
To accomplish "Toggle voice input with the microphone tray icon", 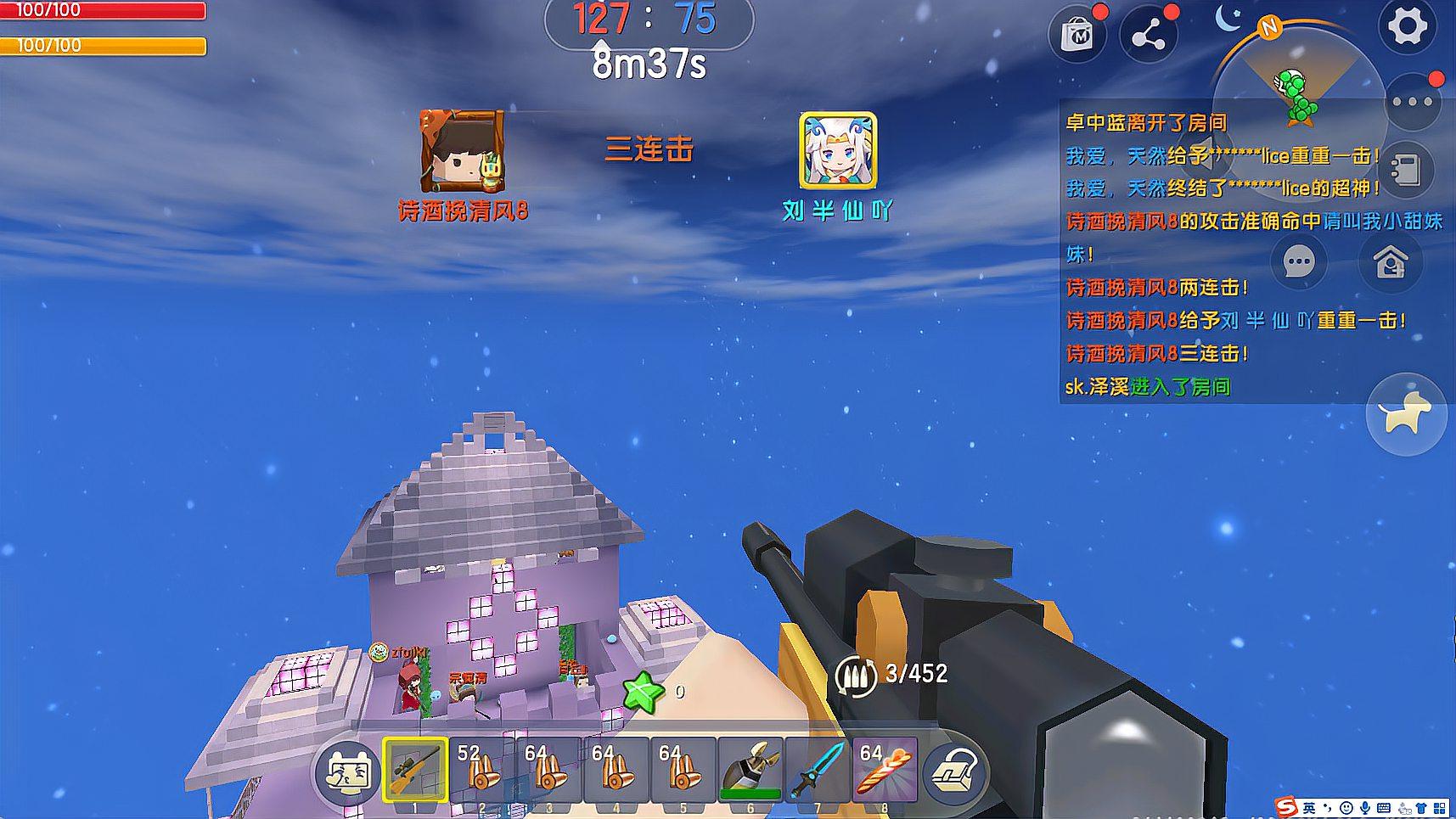I will 1366,808.
